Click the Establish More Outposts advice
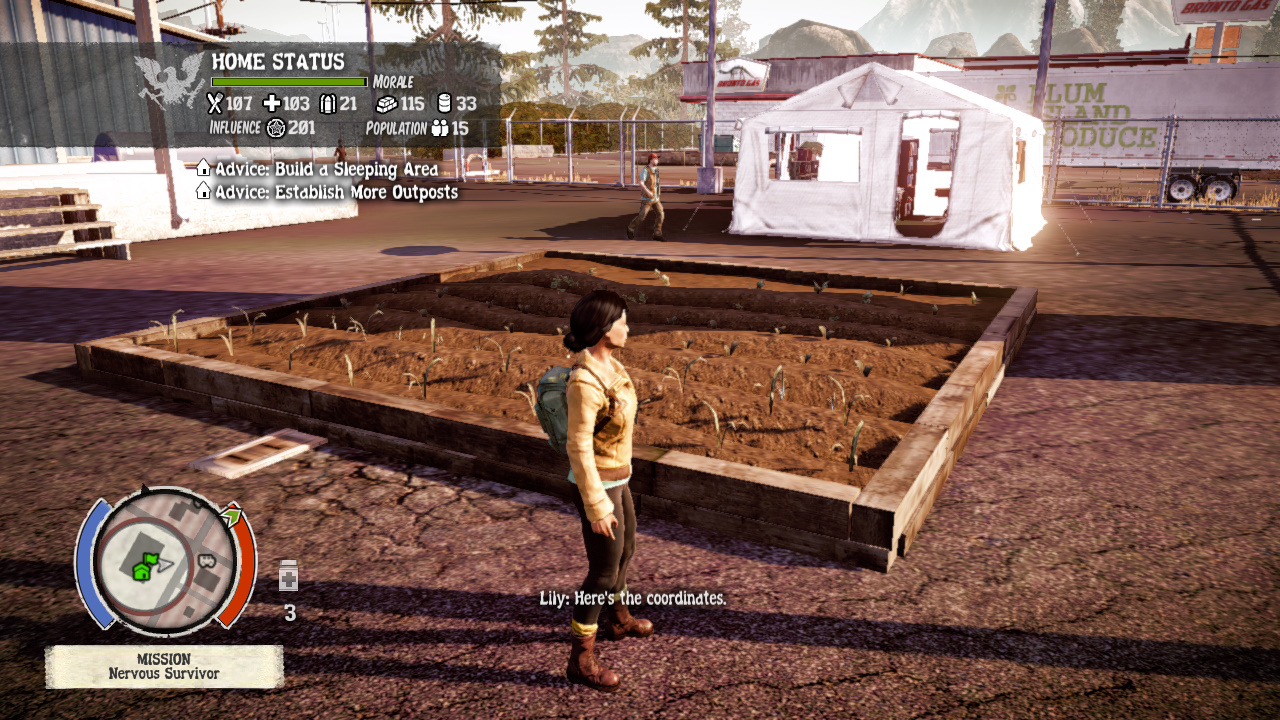This screenshot has height=720, width=1280. (x=336, y=192)
